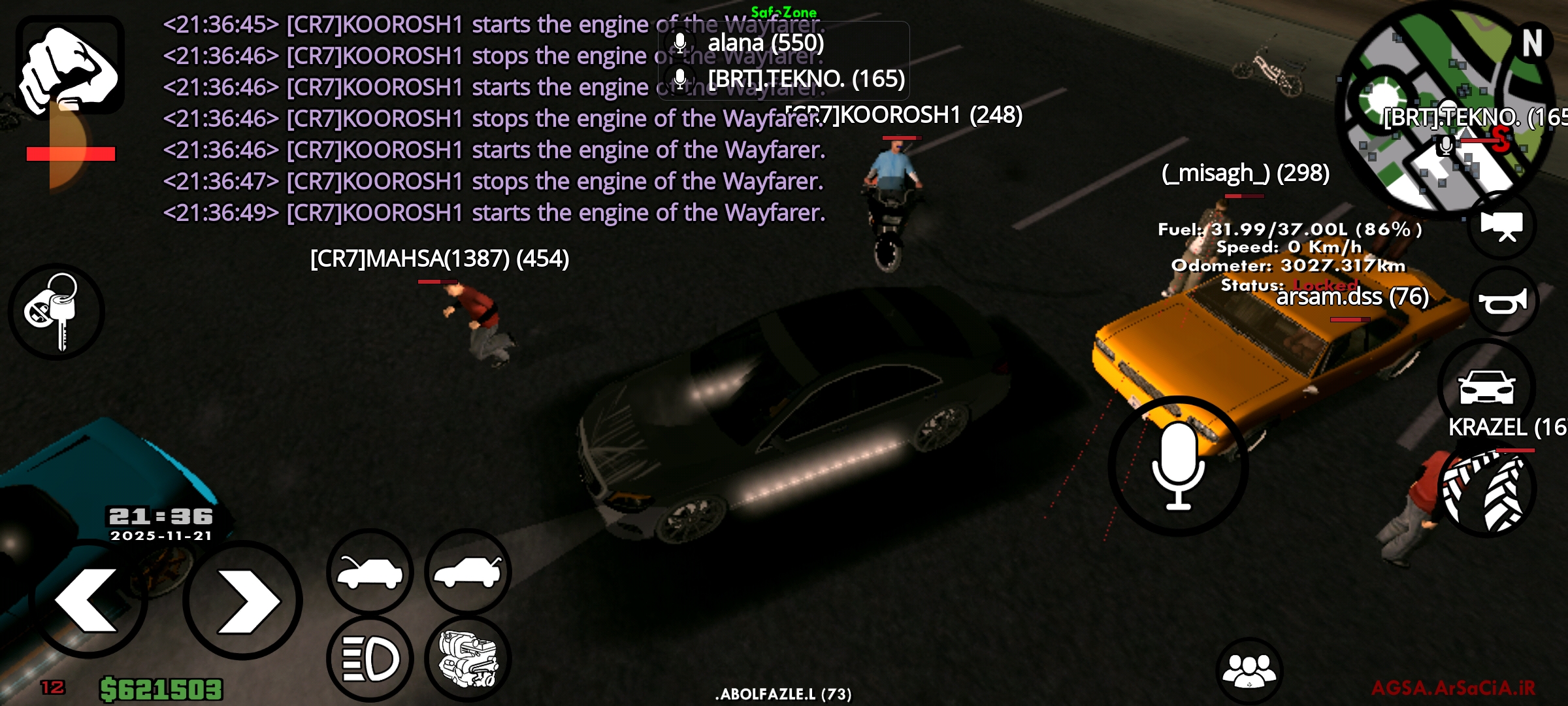Toggle the headlights button
This screenshot has width=1568, height=706.
[370, 658]
